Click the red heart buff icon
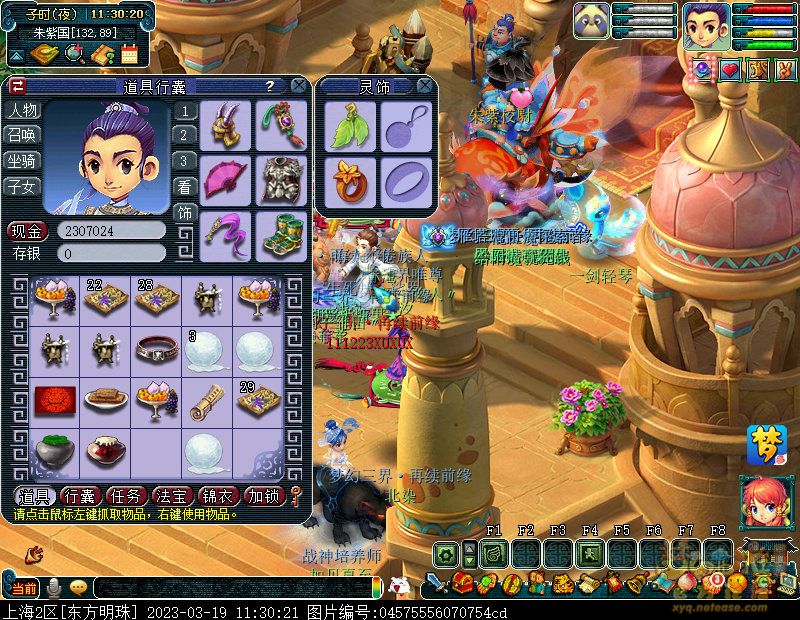The width and height of the screenshot is (800, 620). (731, 69)
